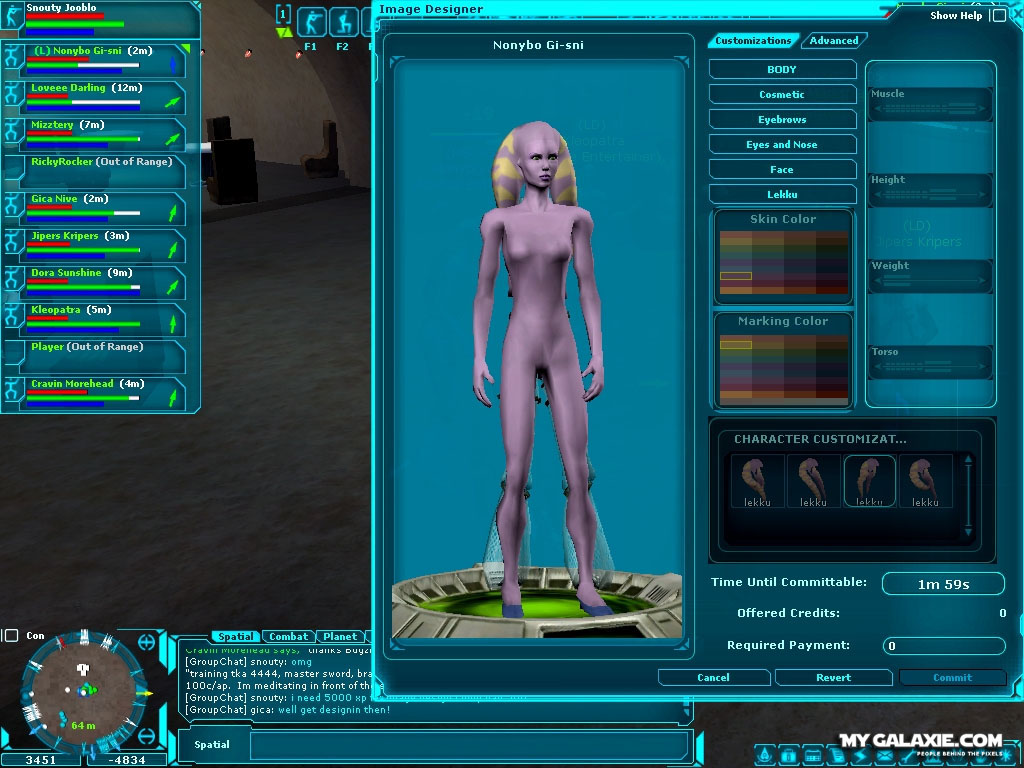Screen dimensions: 1024x768
Task: Select the Cosmetic category button
Action: click(x=782, y=95)
